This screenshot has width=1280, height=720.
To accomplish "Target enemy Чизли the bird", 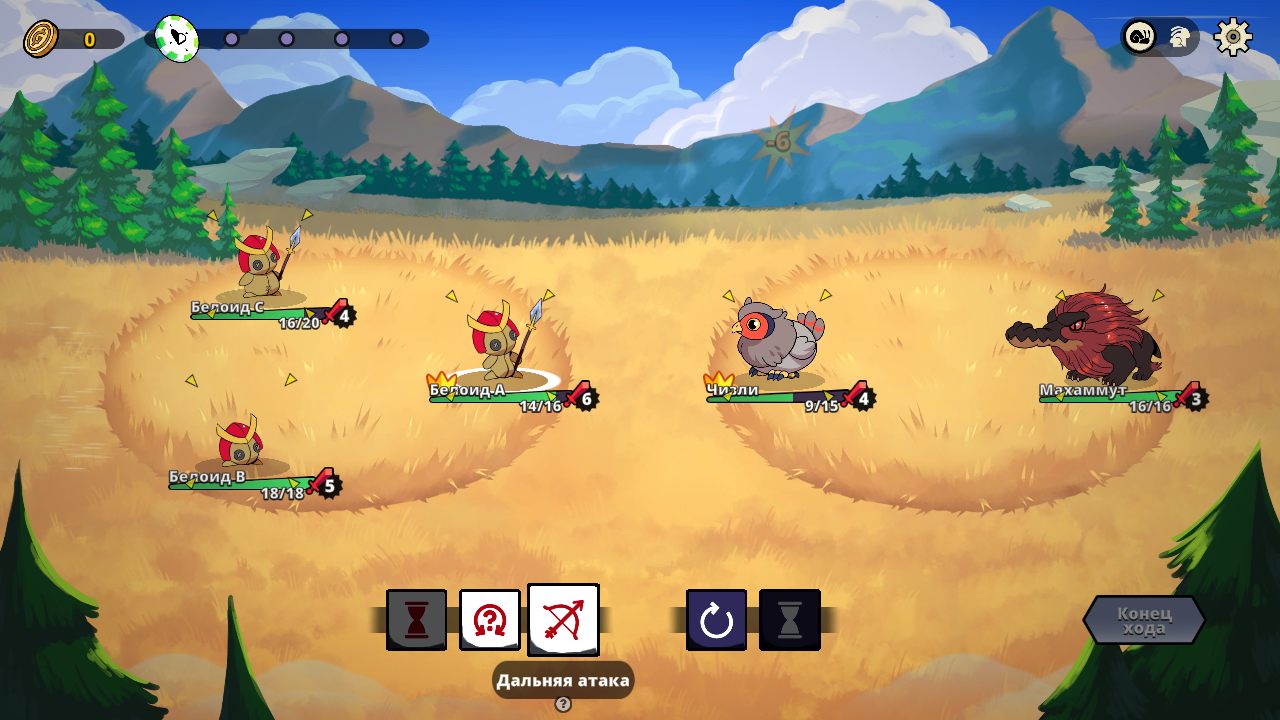I will (x=777, y=340).
